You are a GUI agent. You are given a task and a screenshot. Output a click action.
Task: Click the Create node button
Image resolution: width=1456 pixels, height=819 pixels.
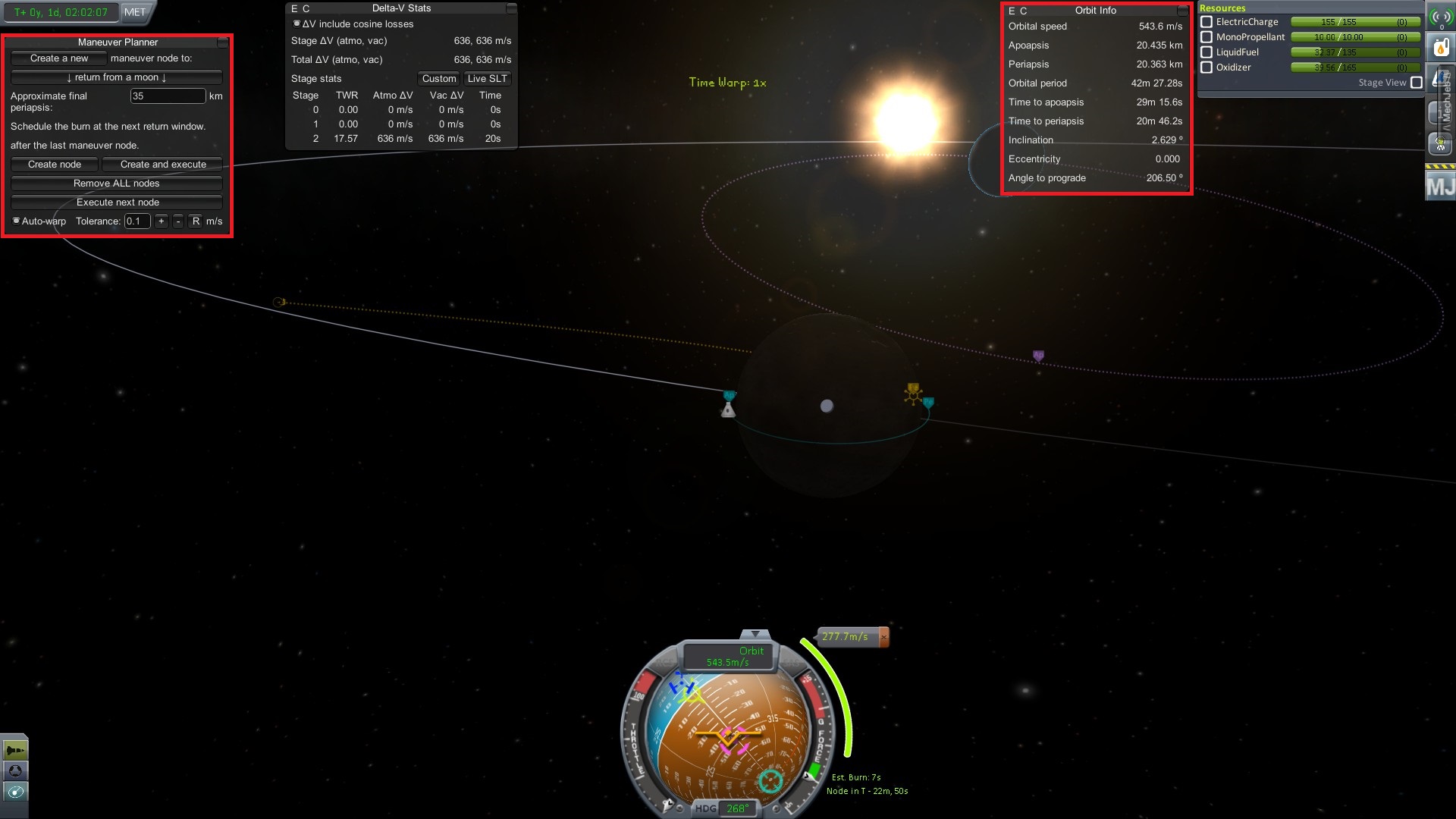55,165
